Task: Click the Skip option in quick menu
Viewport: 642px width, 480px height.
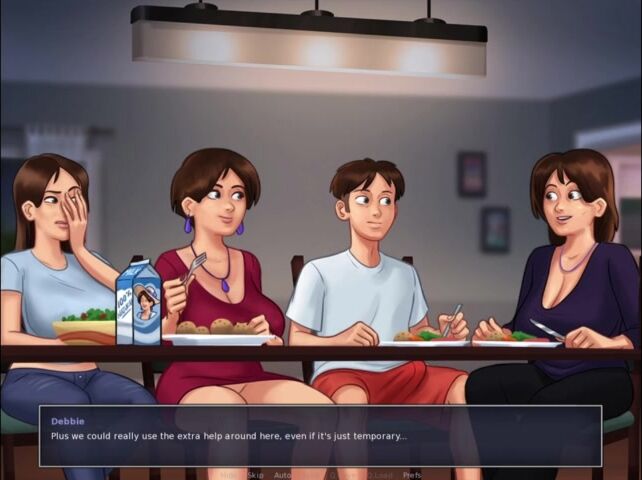Action: coord(253,475)
